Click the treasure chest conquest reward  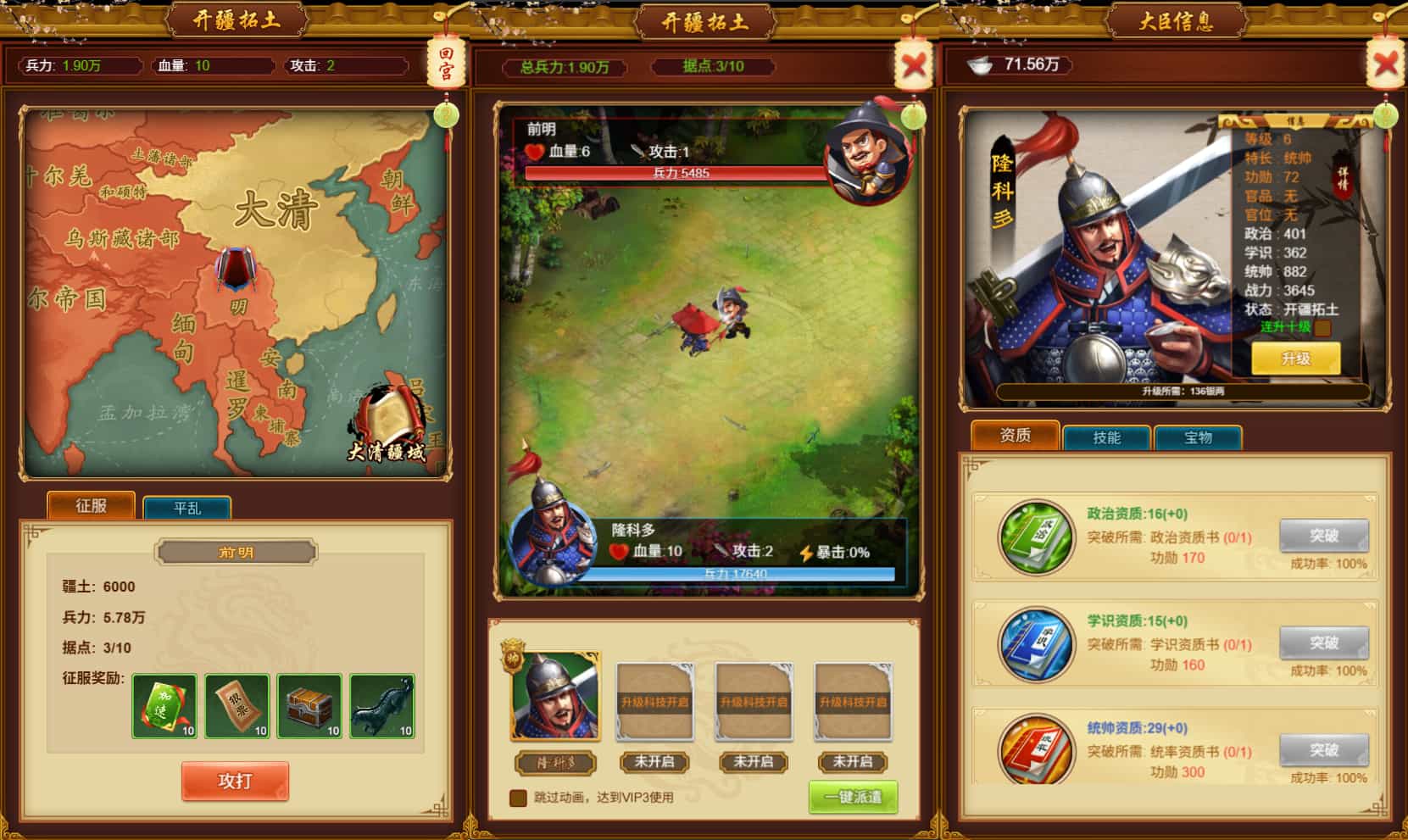click(309, 704)
